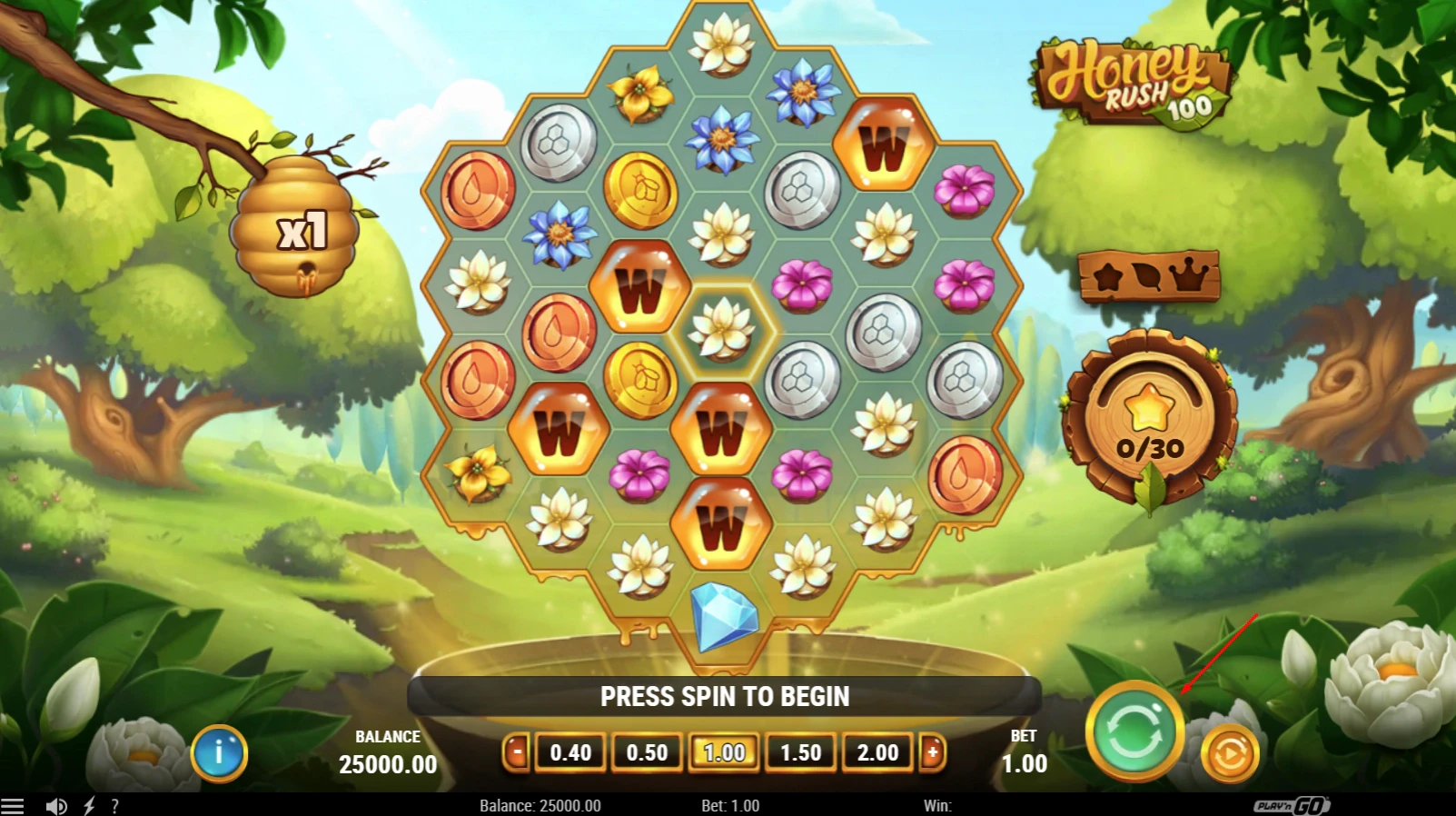This screenshot has height=816, width=1456.
Task: Open the game info "i" icon
Action: point(218,753)
